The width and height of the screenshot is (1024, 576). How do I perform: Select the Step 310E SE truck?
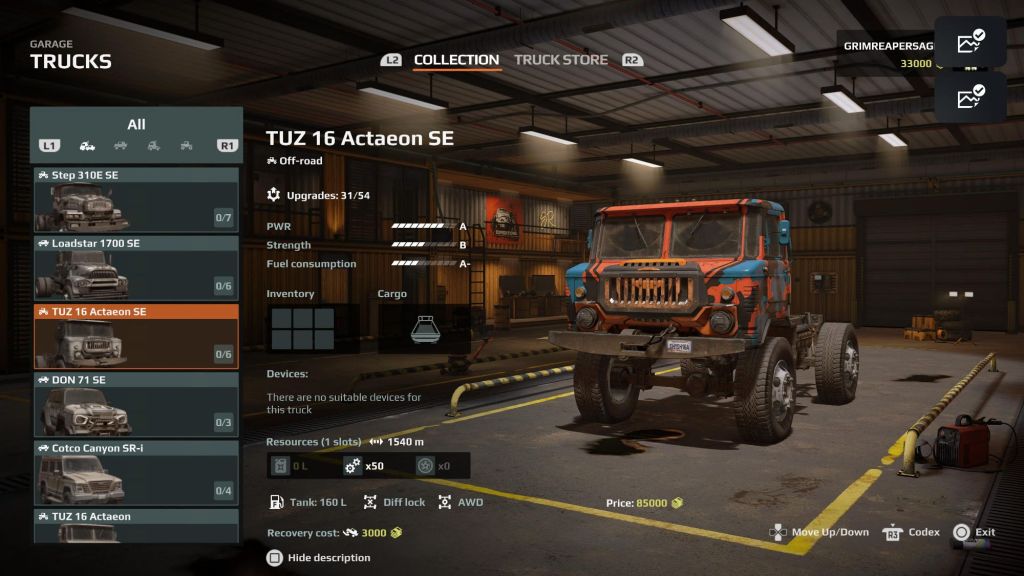(x=136, y=199)
